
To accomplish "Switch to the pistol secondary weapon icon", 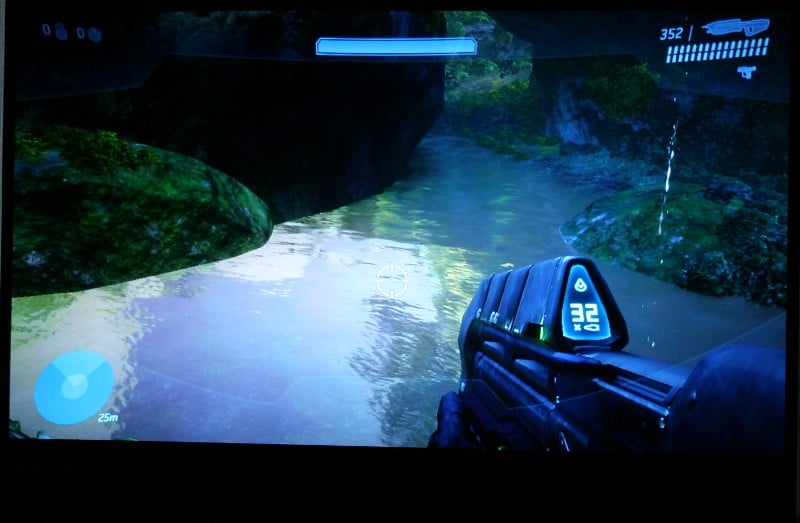I will 745,71.
